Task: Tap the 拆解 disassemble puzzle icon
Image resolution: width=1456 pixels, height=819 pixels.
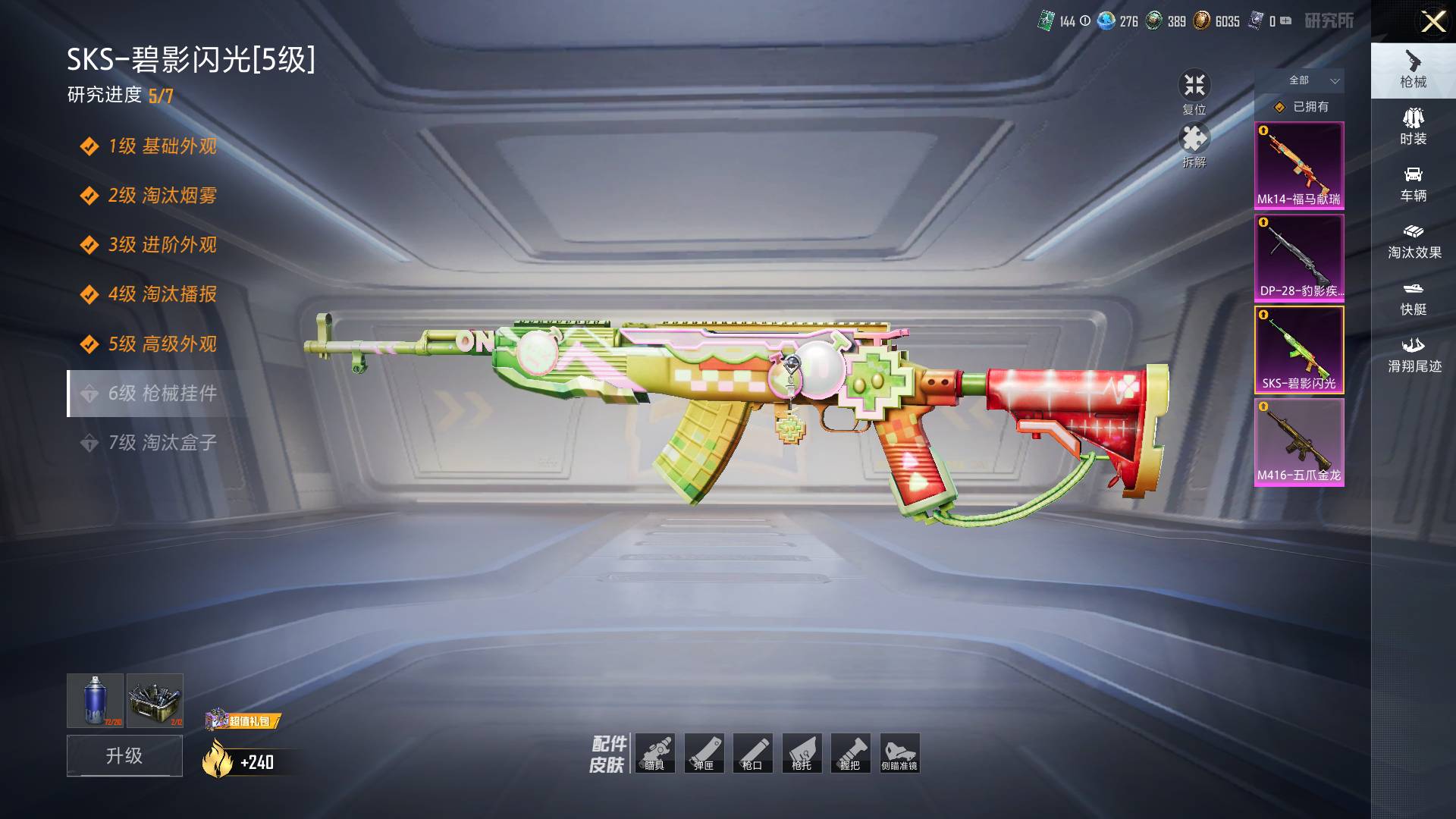Action: pyautogui.click(x=1194, y=144)
